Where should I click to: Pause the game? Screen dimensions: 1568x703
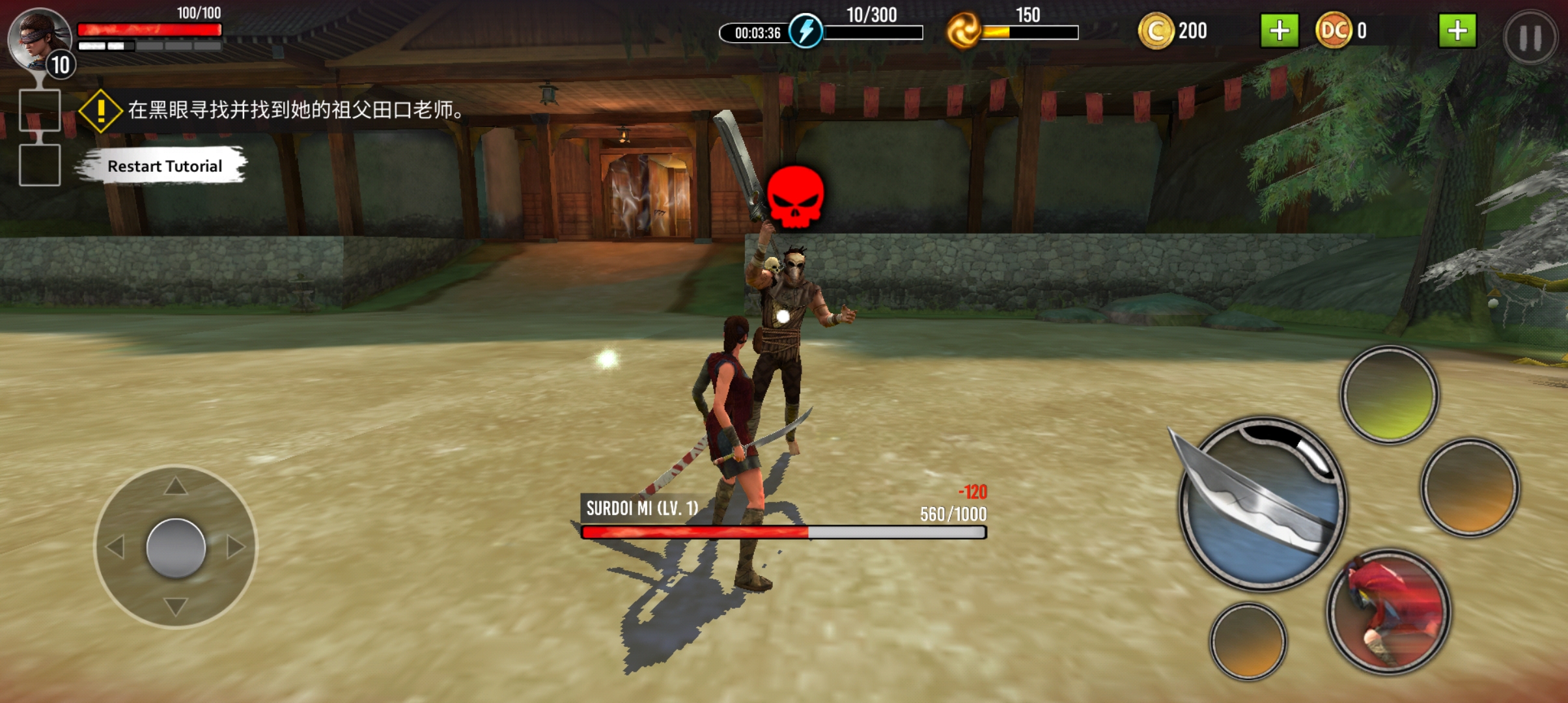point(1529,38)
